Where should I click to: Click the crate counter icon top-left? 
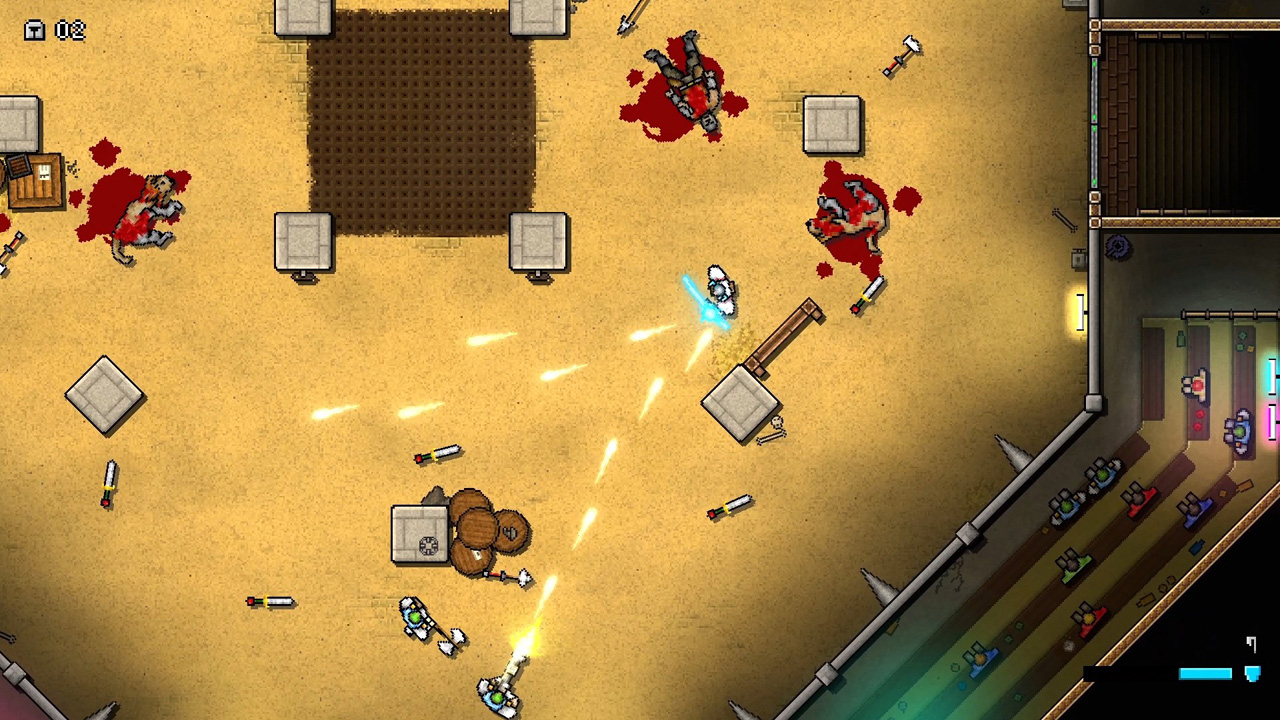pyautogui.click(x=33, y=30)
